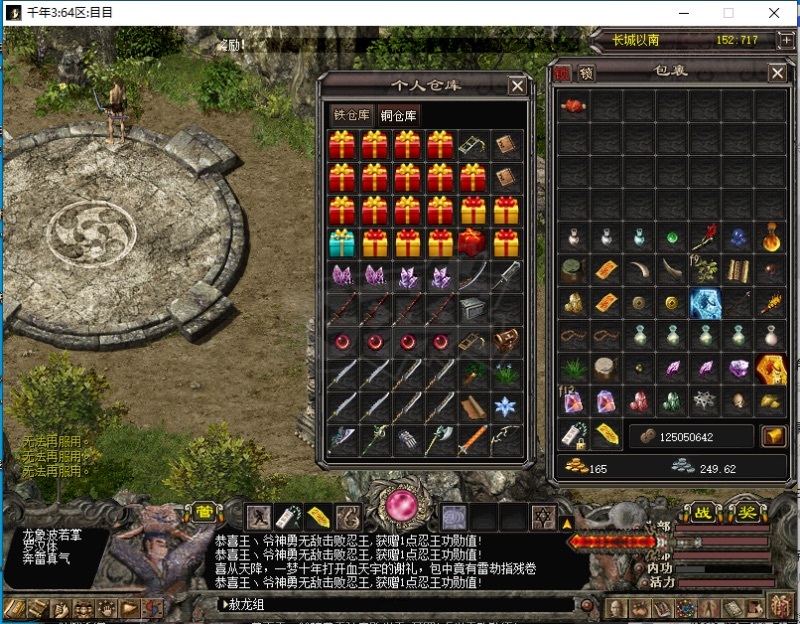Viewport: 800px width, 624px height.
Task: Close the 包裹 inventory window
Action: click(x=777, y=74)
